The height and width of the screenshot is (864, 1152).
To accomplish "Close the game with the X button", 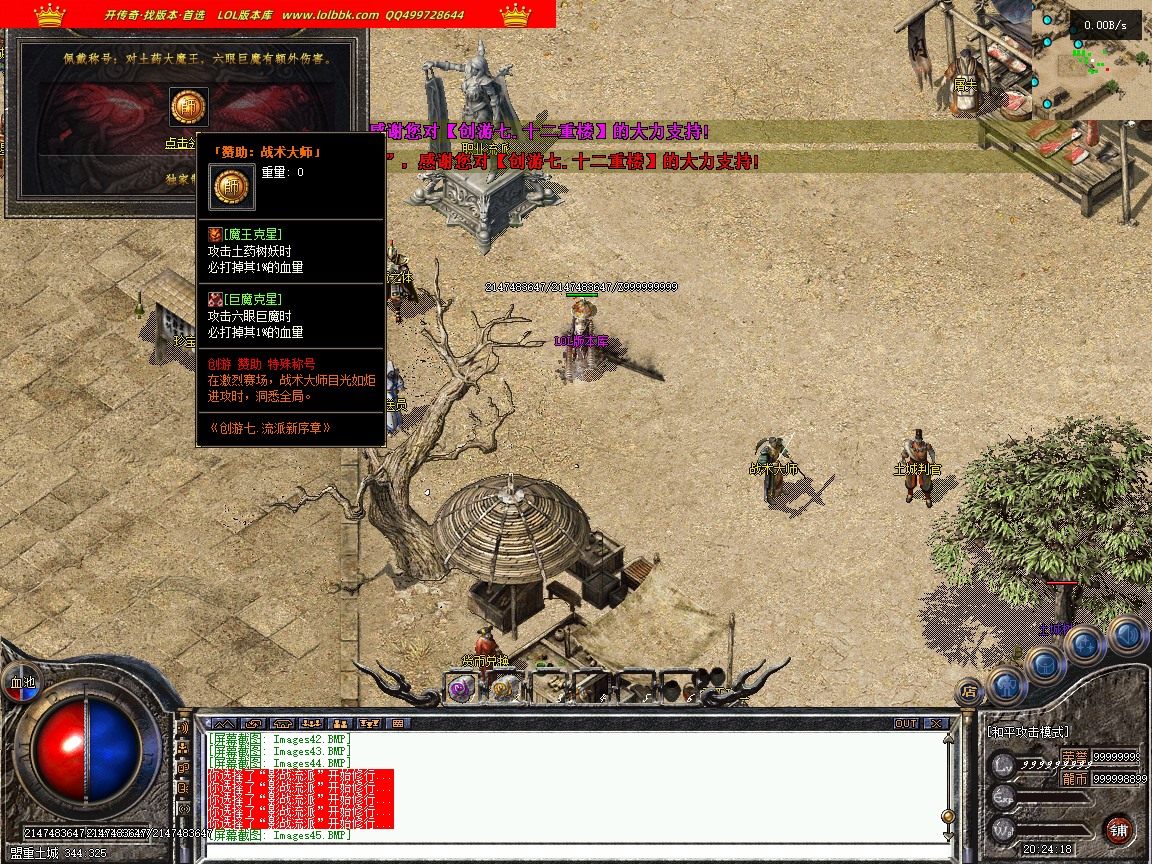I will (x=936, y=723).
